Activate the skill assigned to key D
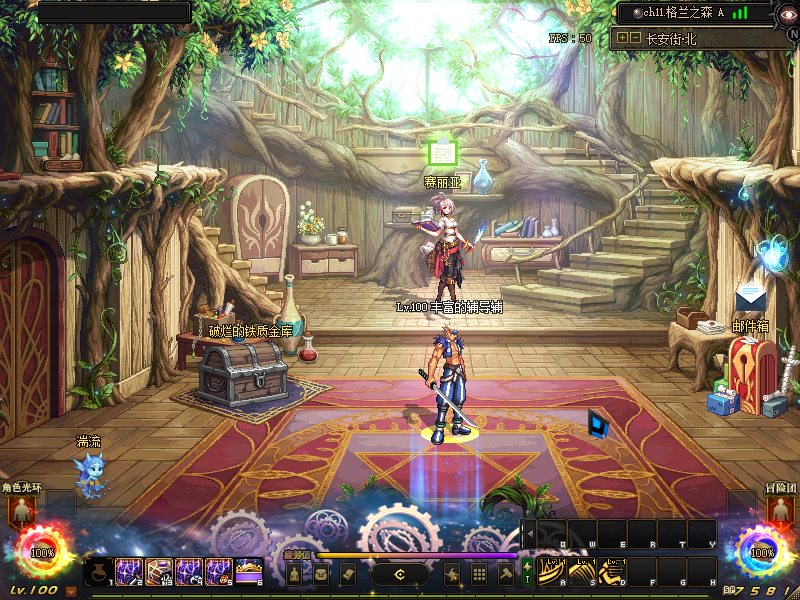This screenshot has height=600, width=800. coord(613,572)
